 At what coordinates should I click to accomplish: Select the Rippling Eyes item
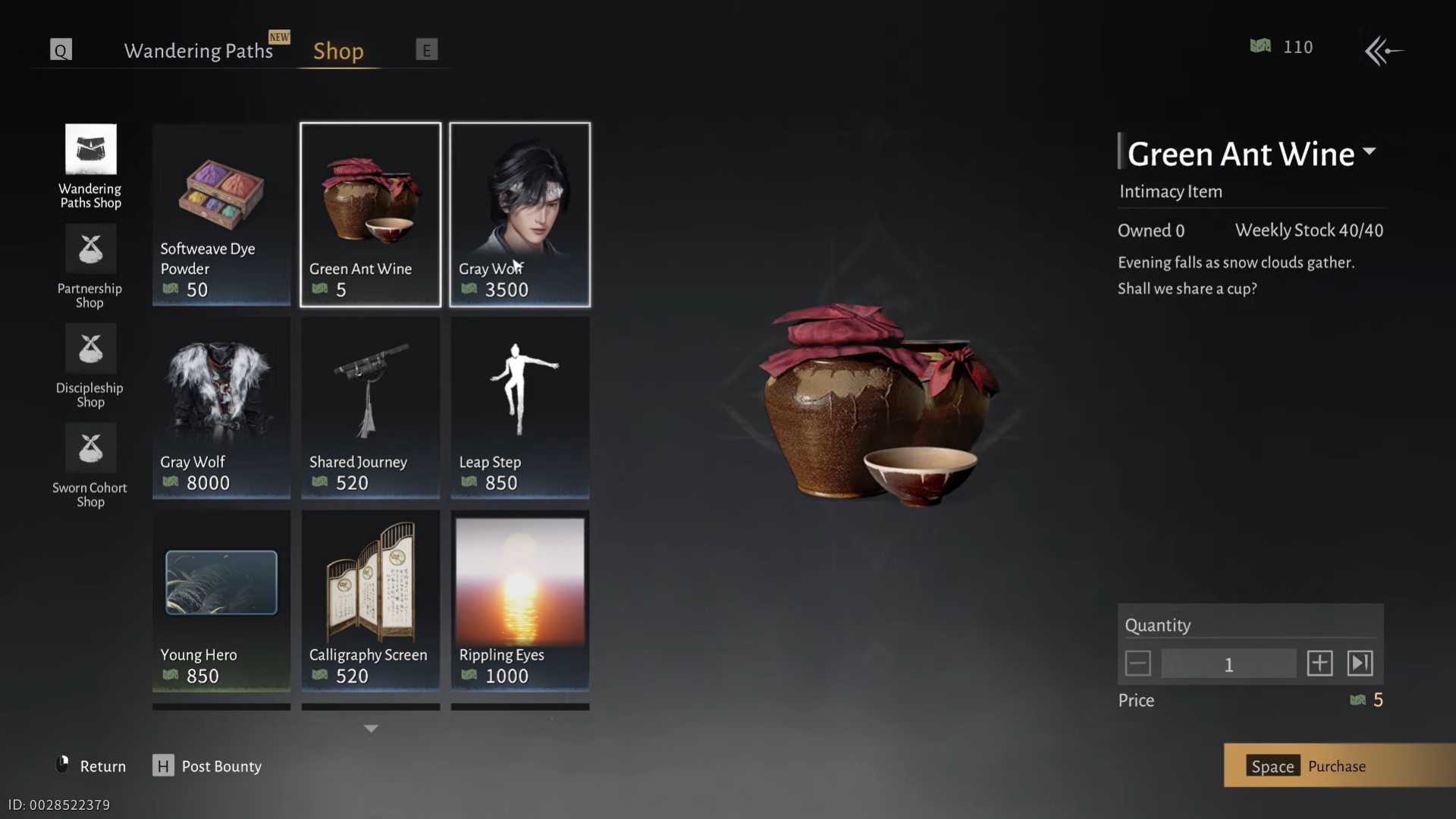[x=519, y=601]
